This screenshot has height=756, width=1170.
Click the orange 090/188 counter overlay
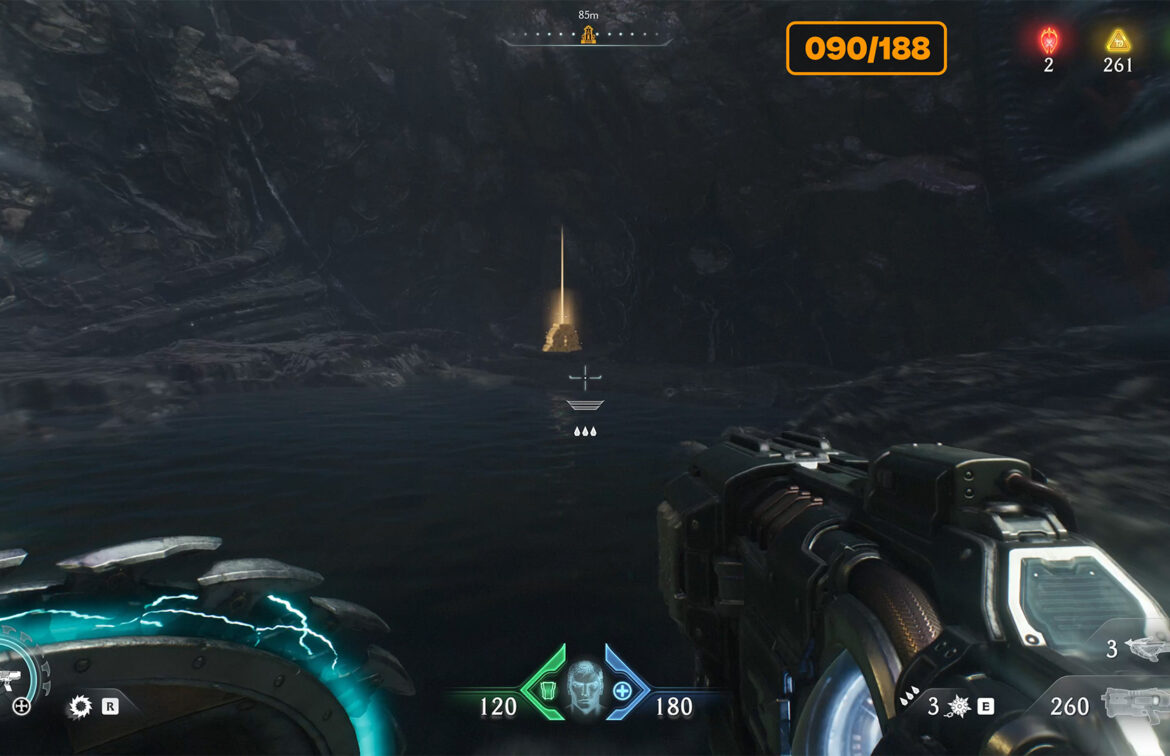pos(866,48)
